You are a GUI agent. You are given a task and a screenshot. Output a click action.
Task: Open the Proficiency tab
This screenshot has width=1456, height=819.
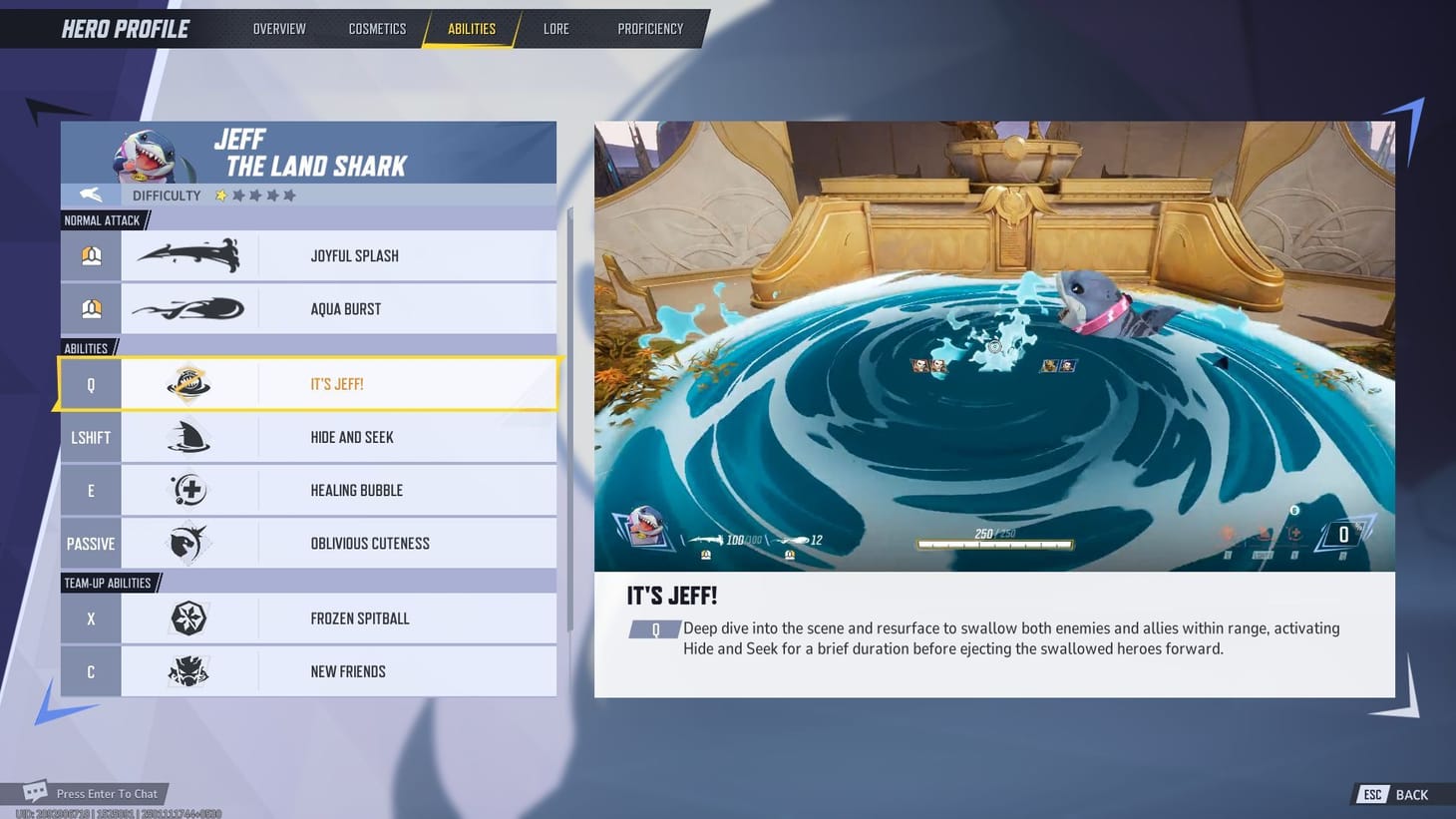click(649, 28)
